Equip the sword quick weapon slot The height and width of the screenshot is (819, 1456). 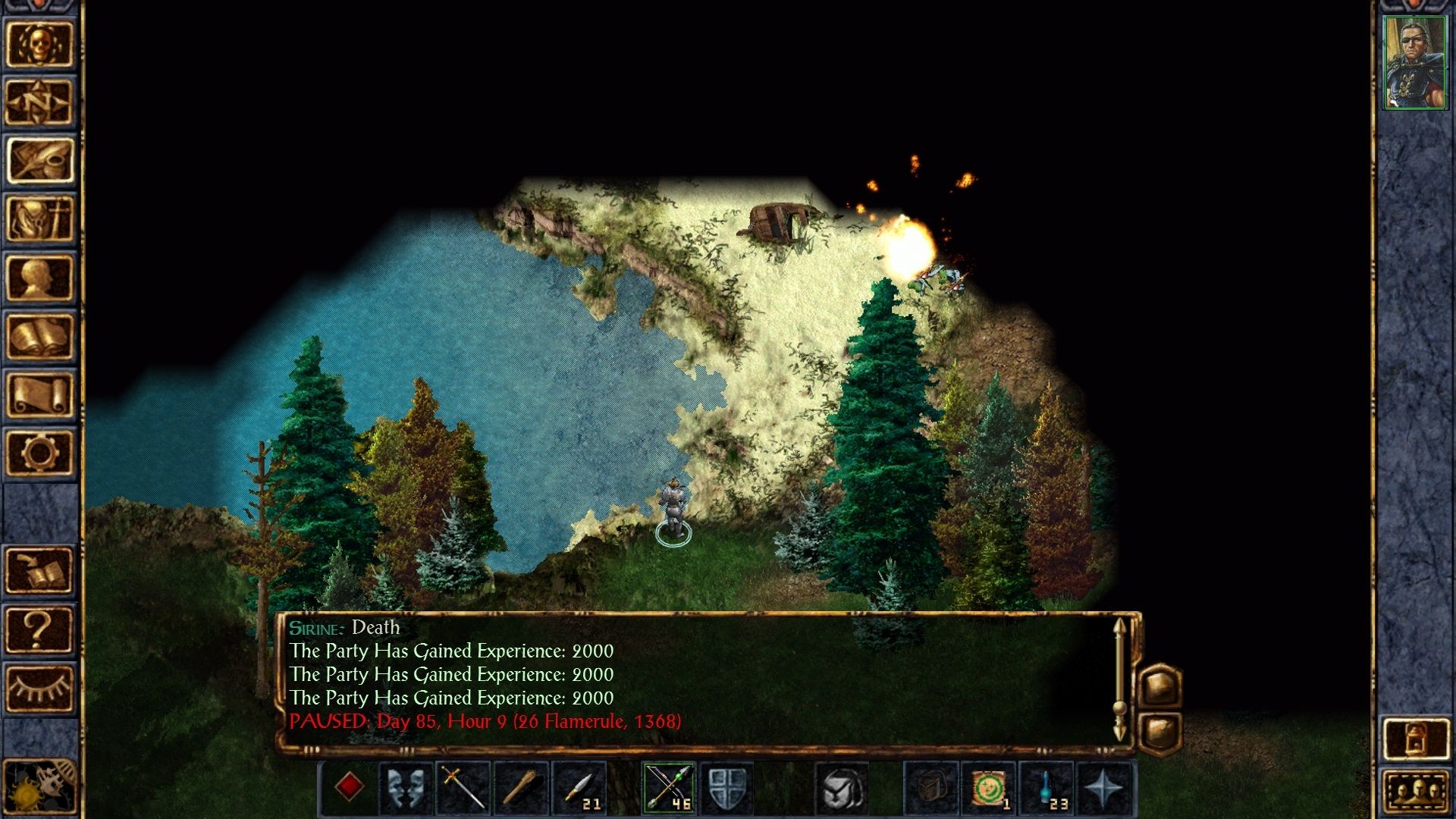(x=463, y=787)
